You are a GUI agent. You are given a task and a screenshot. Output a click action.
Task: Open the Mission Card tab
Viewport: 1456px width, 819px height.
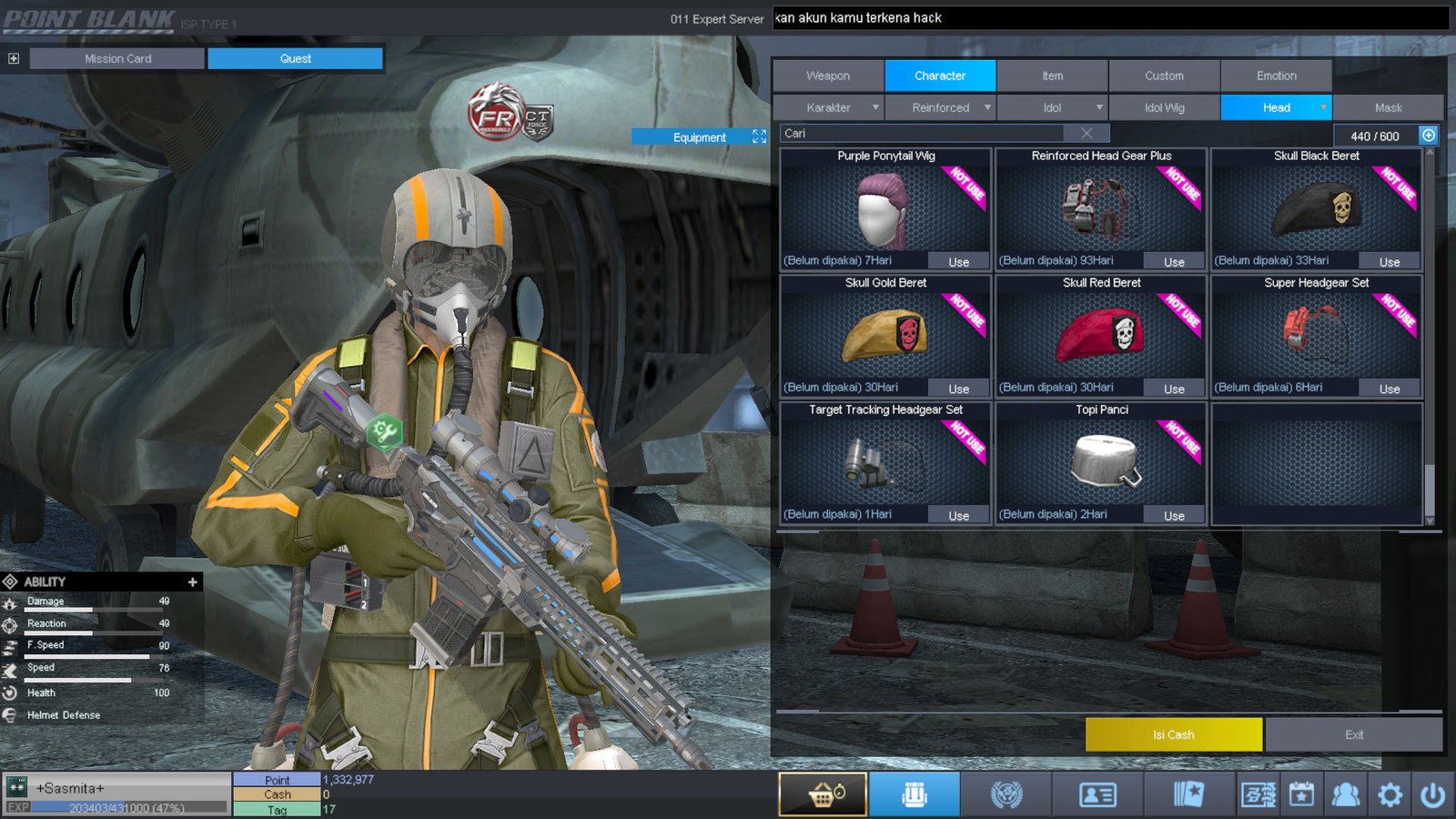[117, 58]
